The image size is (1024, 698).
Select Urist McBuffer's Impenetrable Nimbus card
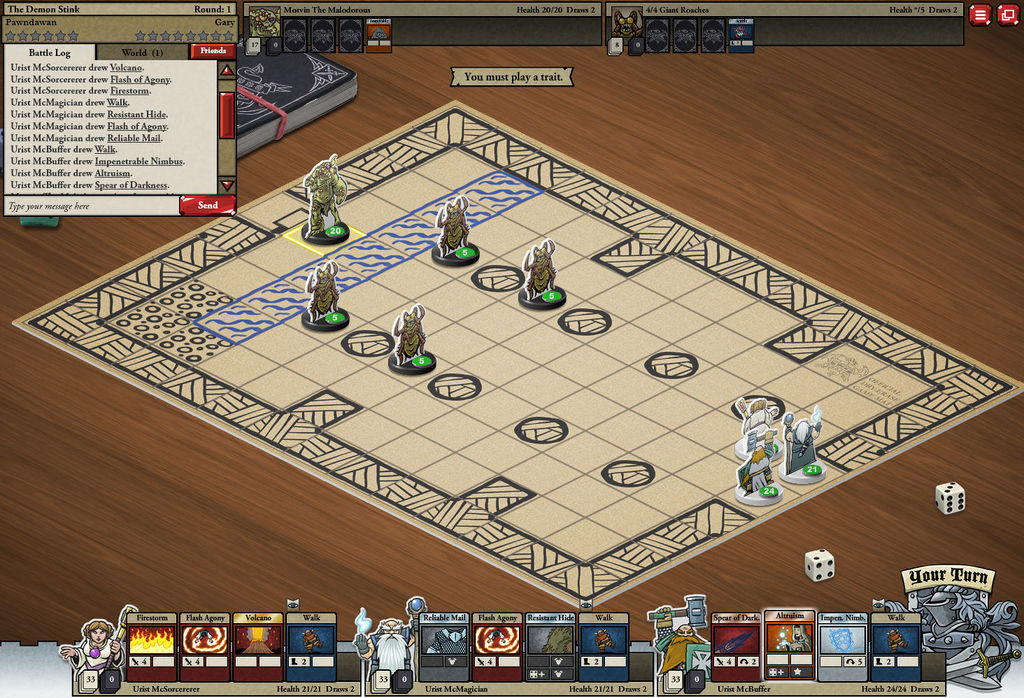pos(843,647)
